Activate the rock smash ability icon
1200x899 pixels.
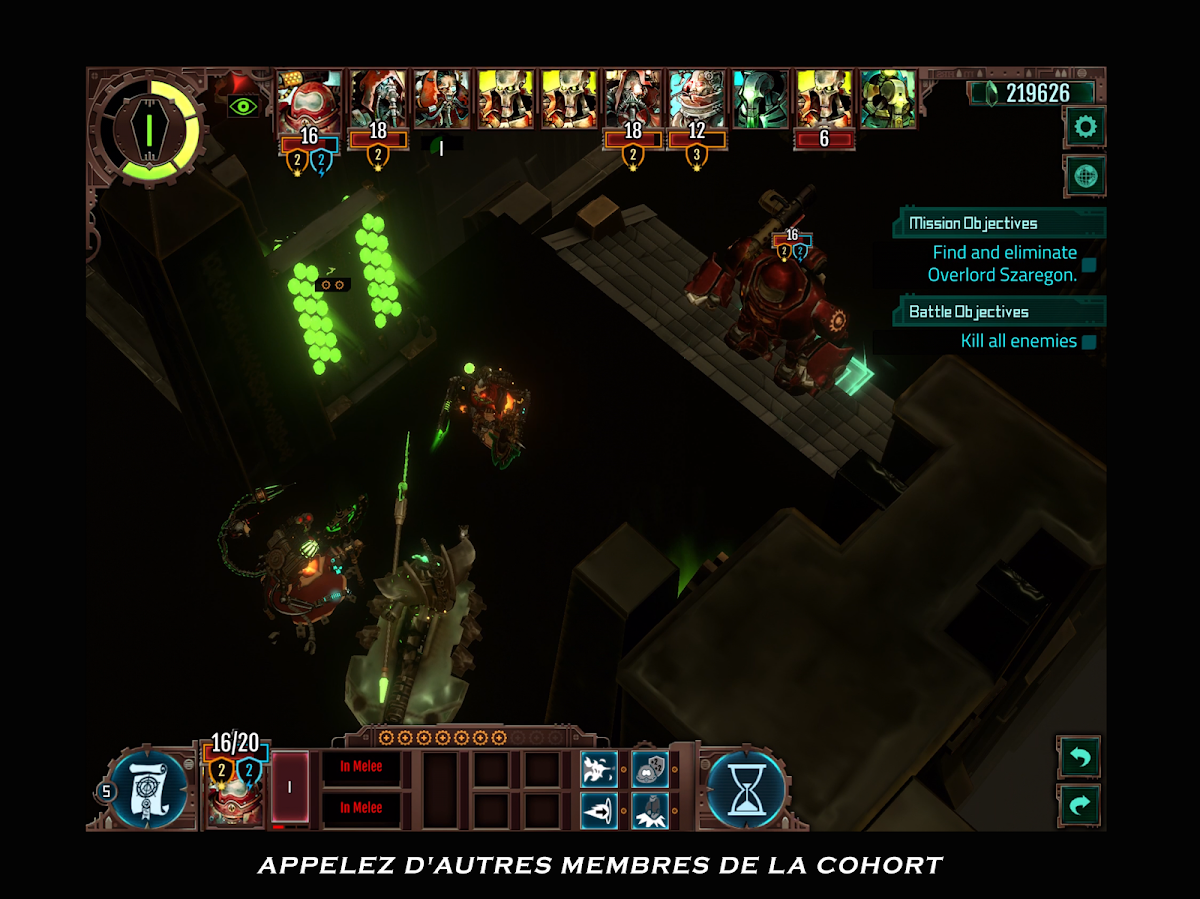pyautogui.click(x=650, y=809)
